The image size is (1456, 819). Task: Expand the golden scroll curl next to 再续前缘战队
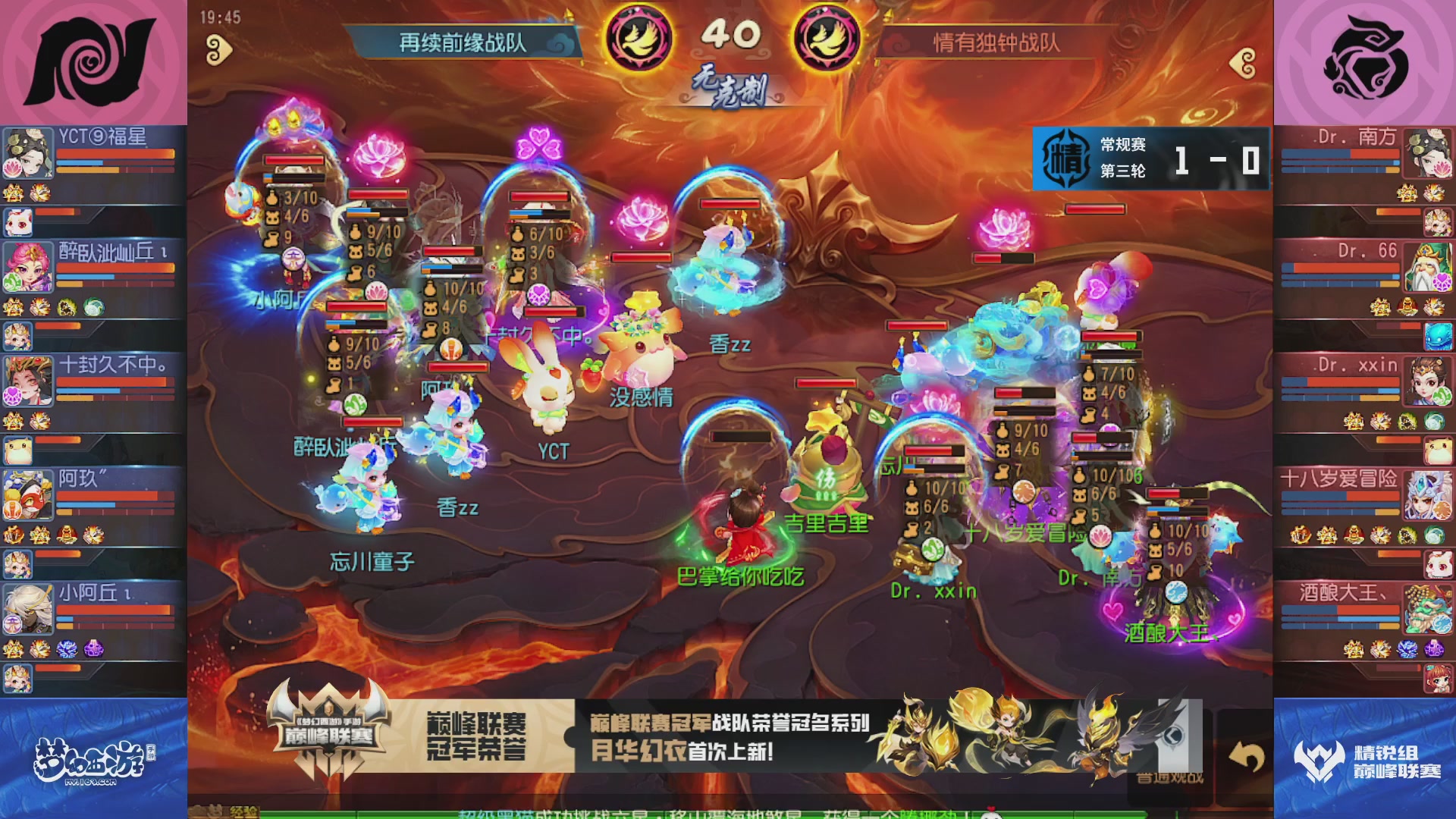(218, 48)
